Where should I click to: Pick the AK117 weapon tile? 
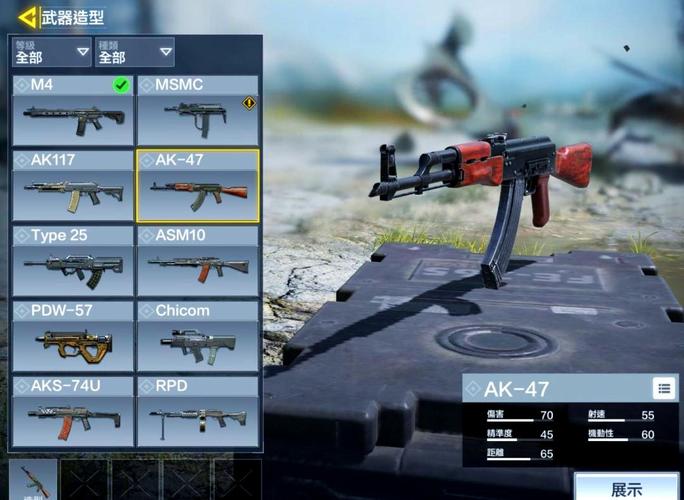click(73, 185)
